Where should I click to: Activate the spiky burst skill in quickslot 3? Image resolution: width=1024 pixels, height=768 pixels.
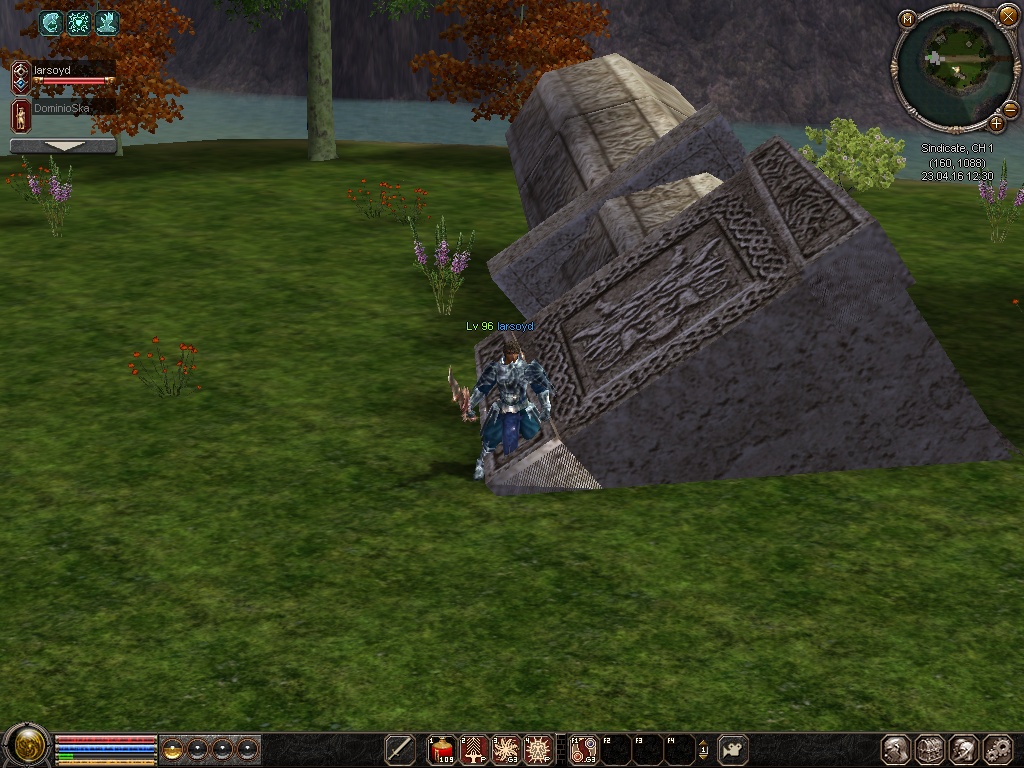(506, 749)
